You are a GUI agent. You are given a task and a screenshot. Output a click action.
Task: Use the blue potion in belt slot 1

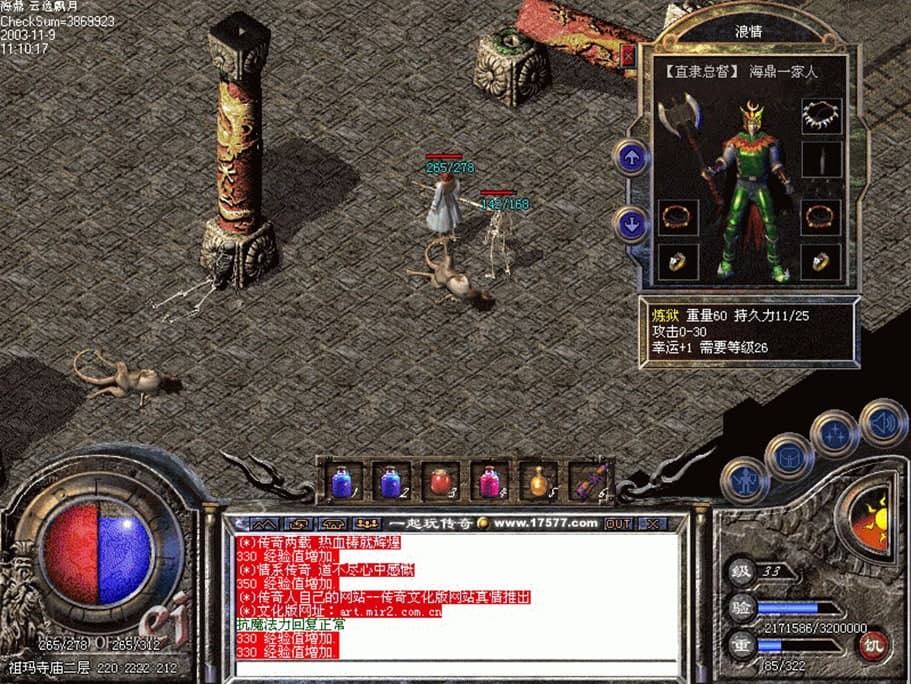tap(341, 481)
